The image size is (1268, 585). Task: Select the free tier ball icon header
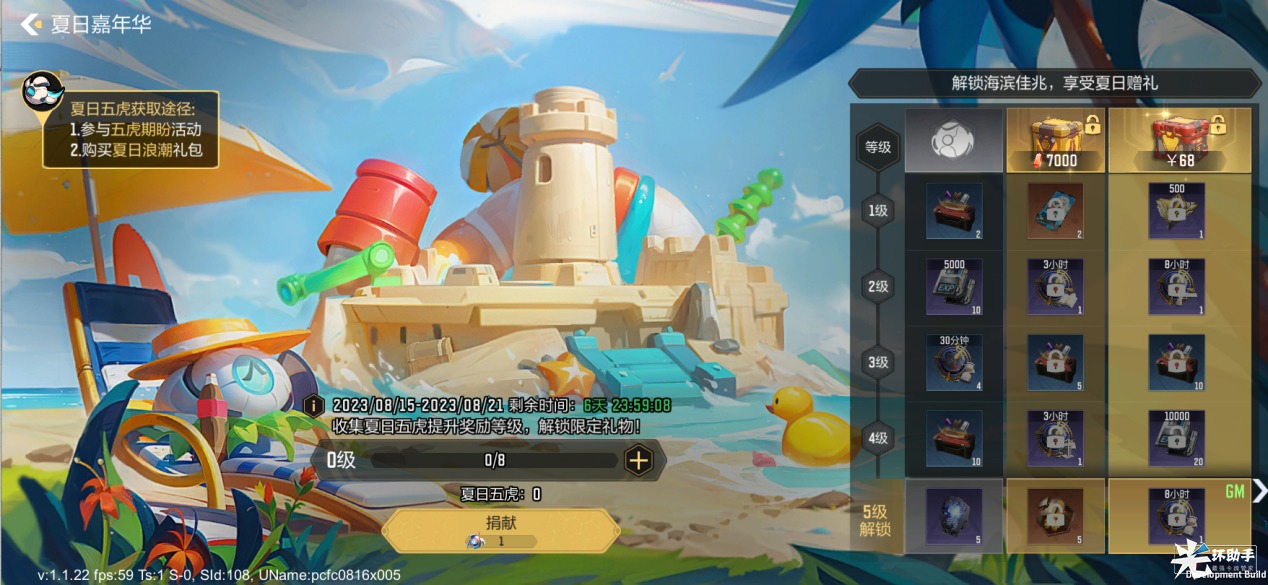click(x=953, y=141)
